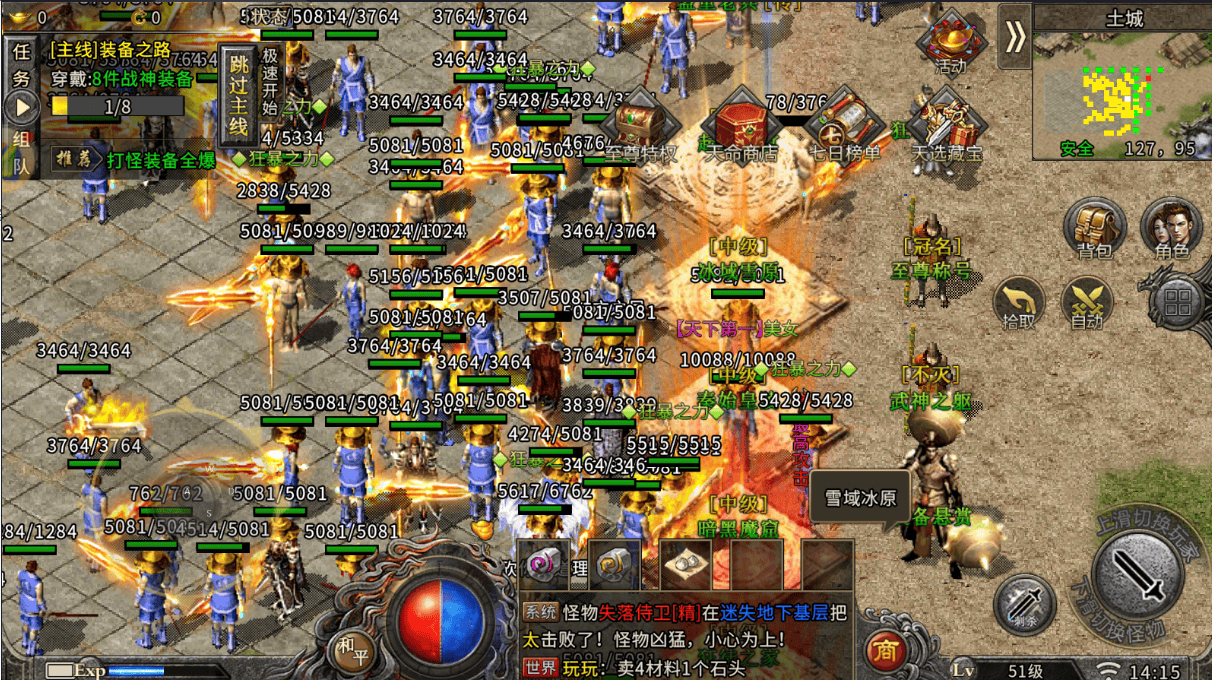This screenshot has height=680, width=1212.
Task: Collapse top icons with the double-arrow button
Action: point(1016,36)
